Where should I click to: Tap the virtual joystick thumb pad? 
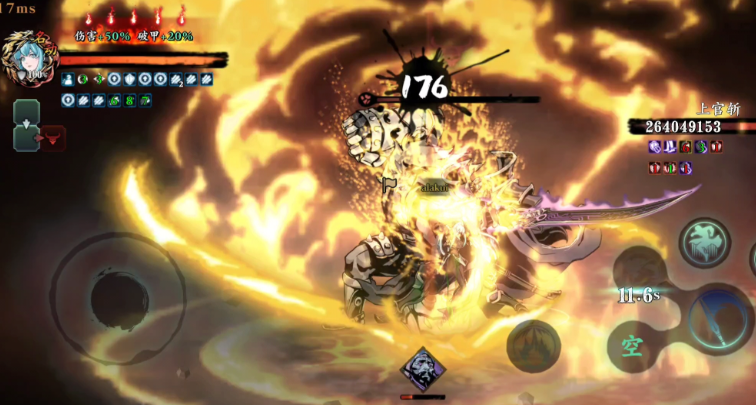point(118,297)
